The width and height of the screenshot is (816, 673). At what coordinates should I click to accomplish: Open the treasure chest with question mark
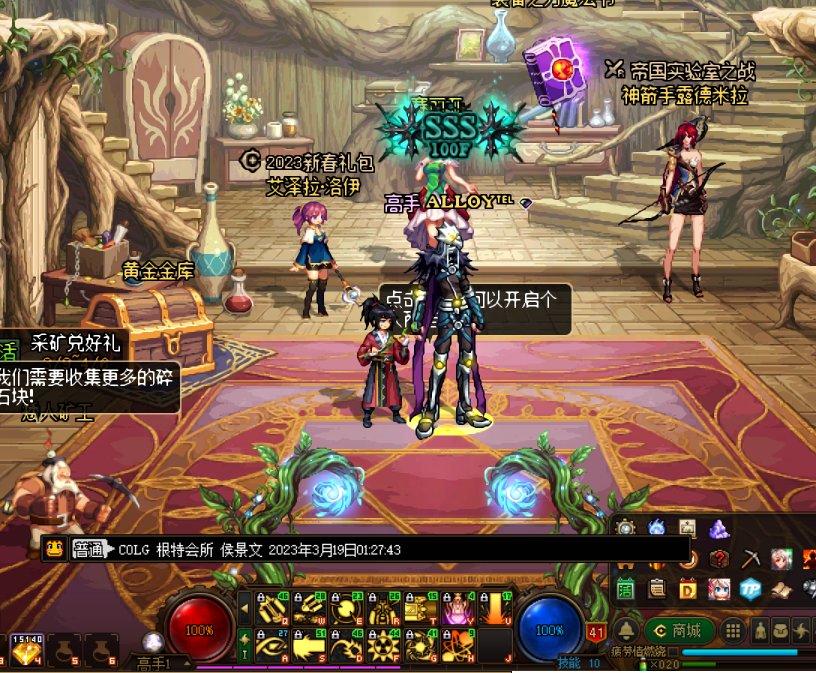719,558
